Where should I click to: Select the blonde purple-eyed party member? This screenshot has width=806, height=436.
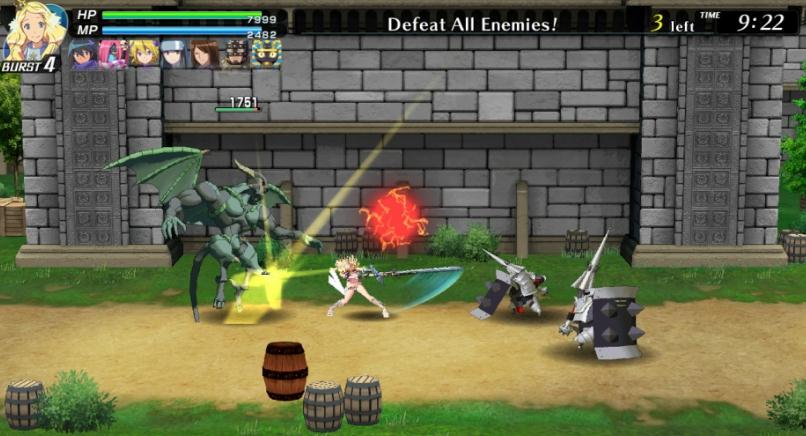click(144, 53)
